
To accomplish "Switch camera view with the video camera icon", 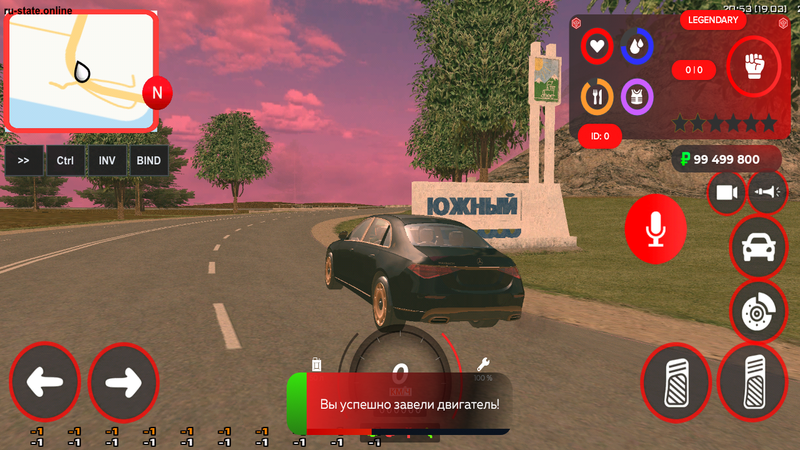I will point(727,193).
